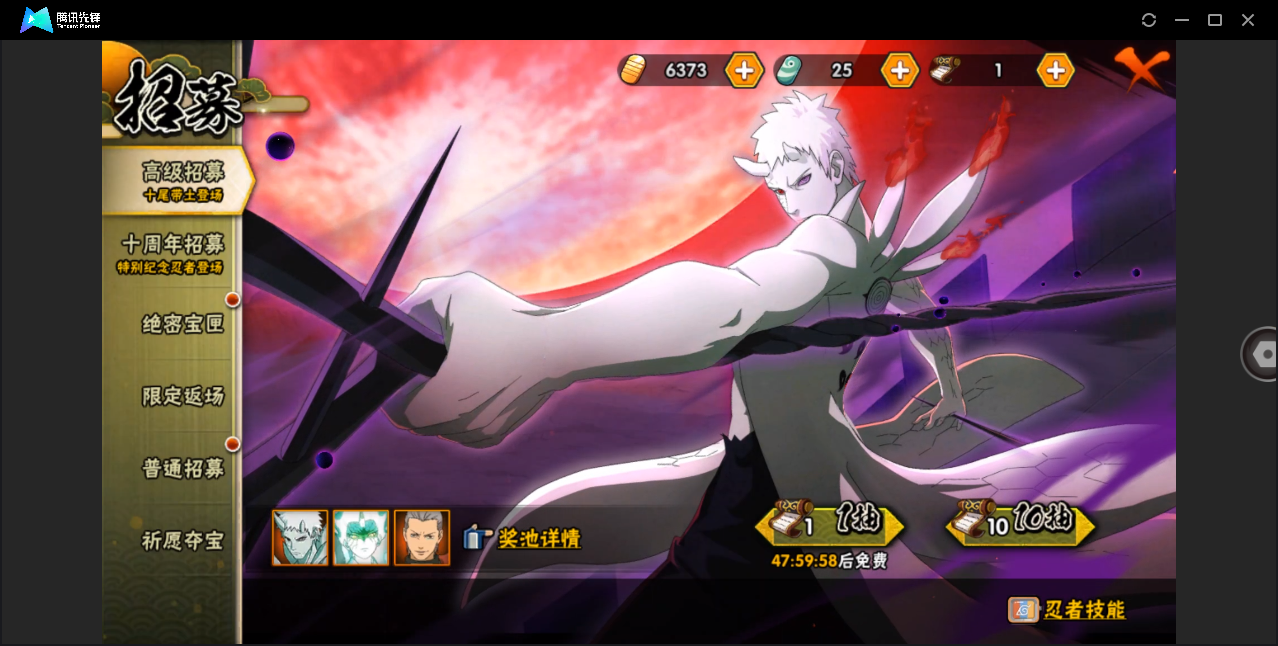Maximize the emulator window
1278x646 pixels.
click(1215, 20)
